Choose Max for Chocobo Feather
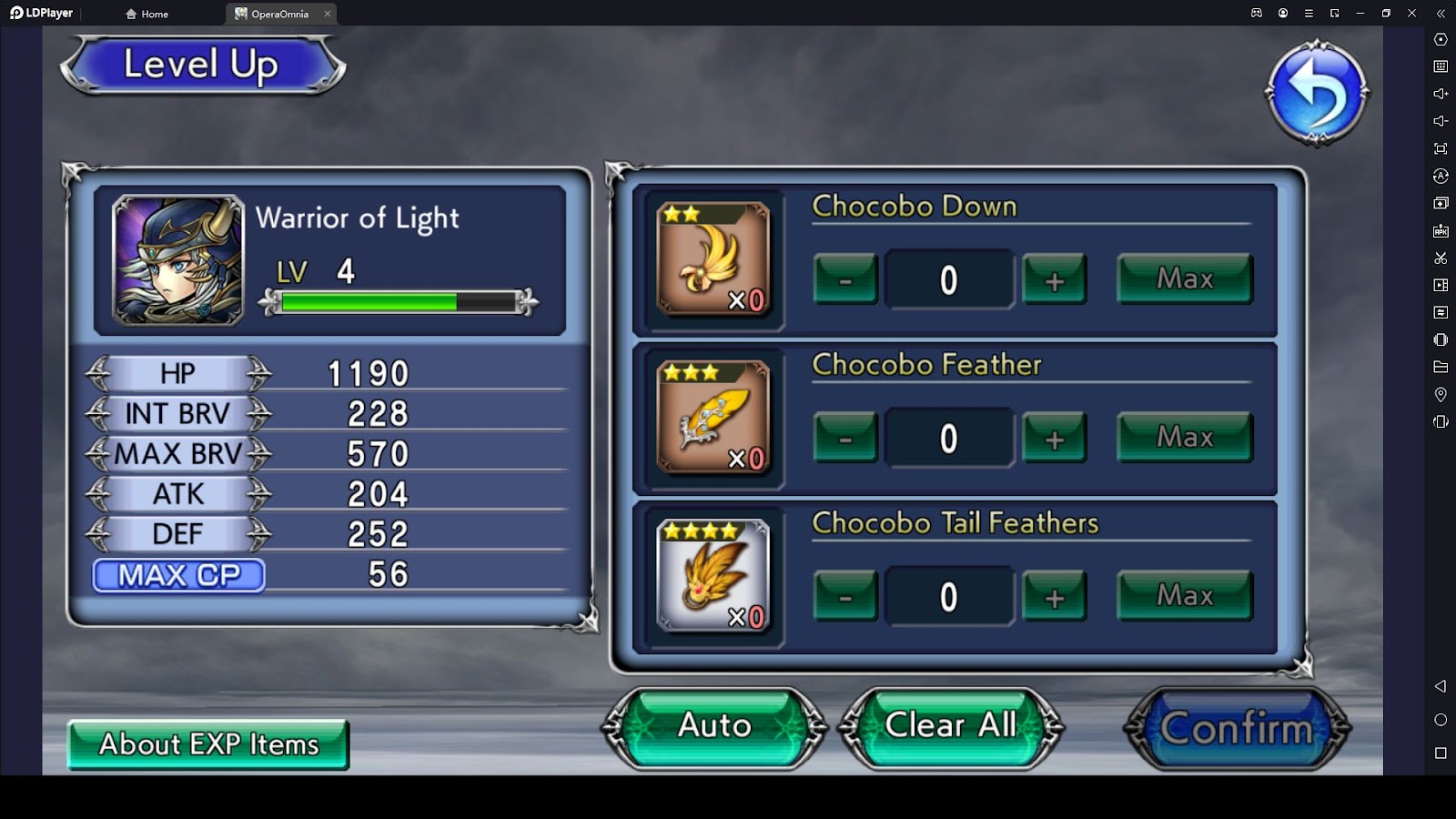 coord(1184,438)
